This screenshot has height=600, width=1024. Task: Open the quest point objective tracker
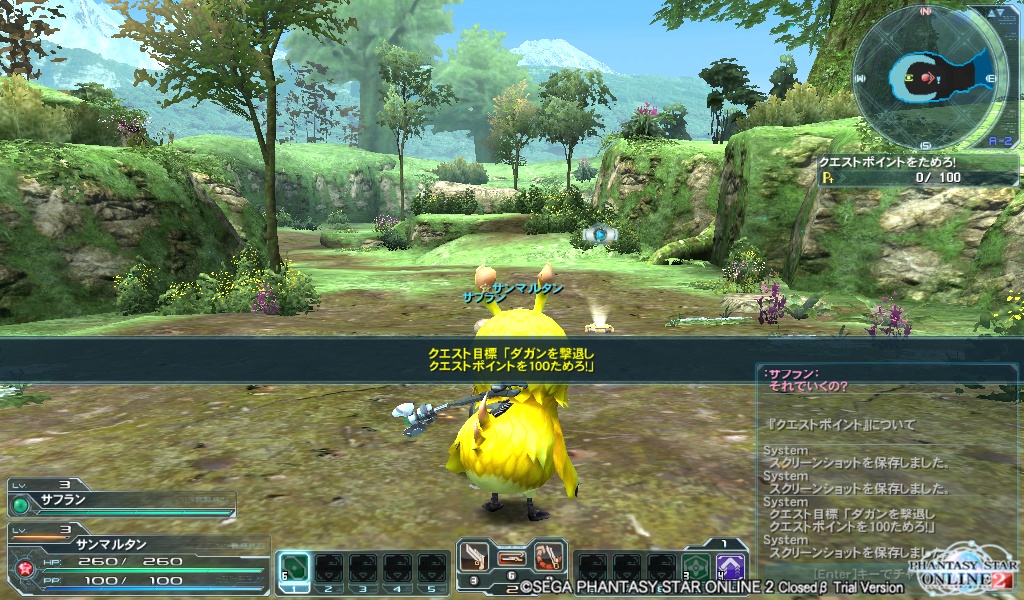(917, 170)
